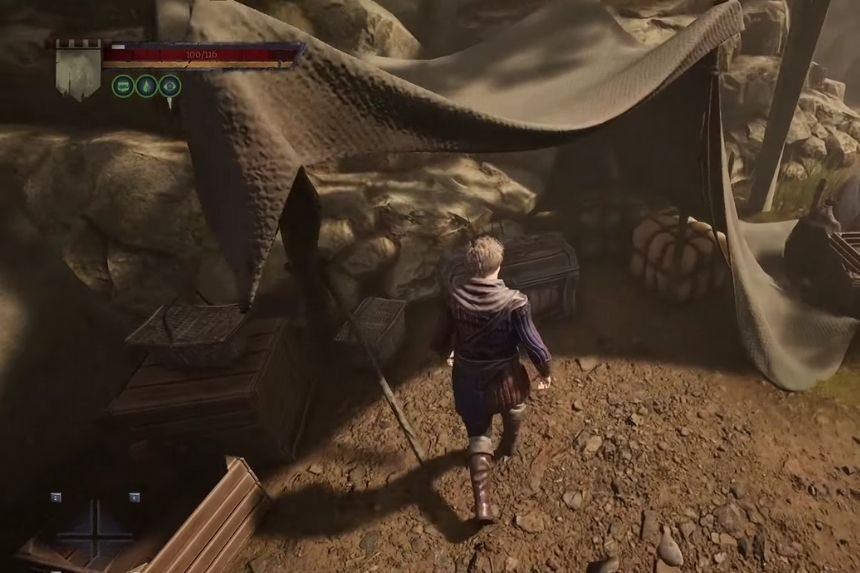Select the green leaf status icon

coord(147,86)
